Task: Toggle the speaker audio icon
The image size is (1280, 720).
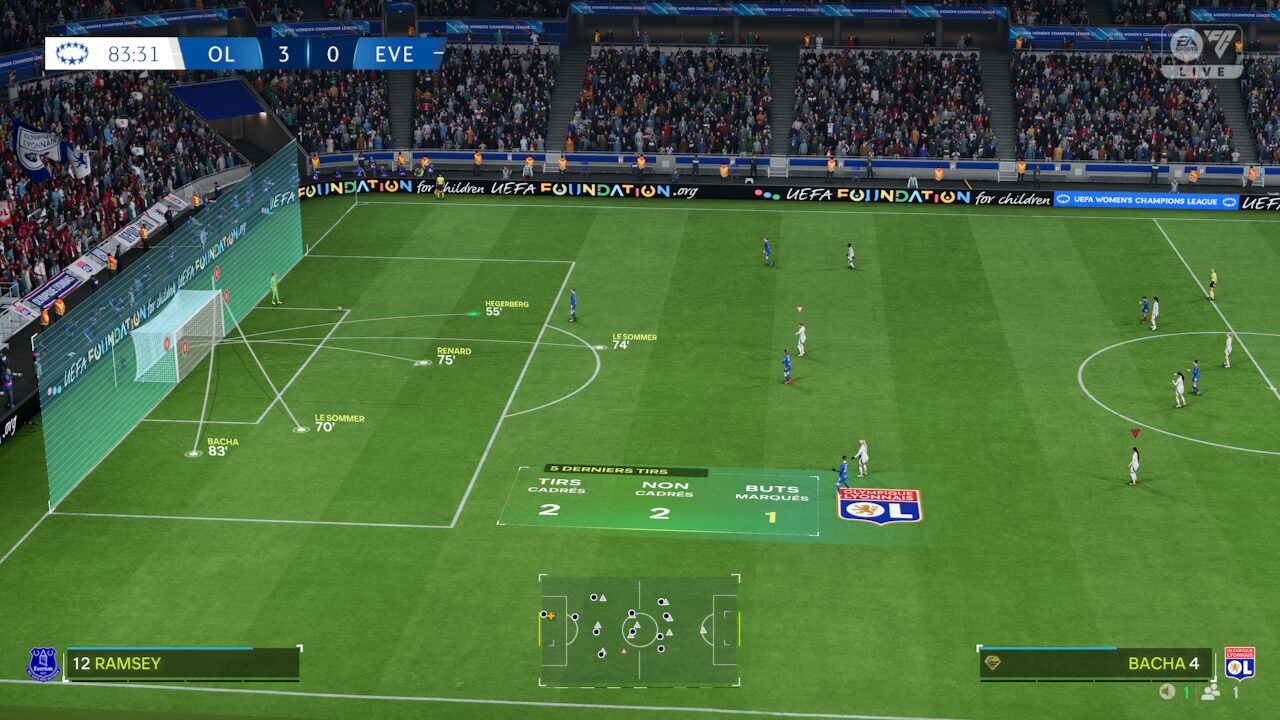Action: [x=1167, y=691]
